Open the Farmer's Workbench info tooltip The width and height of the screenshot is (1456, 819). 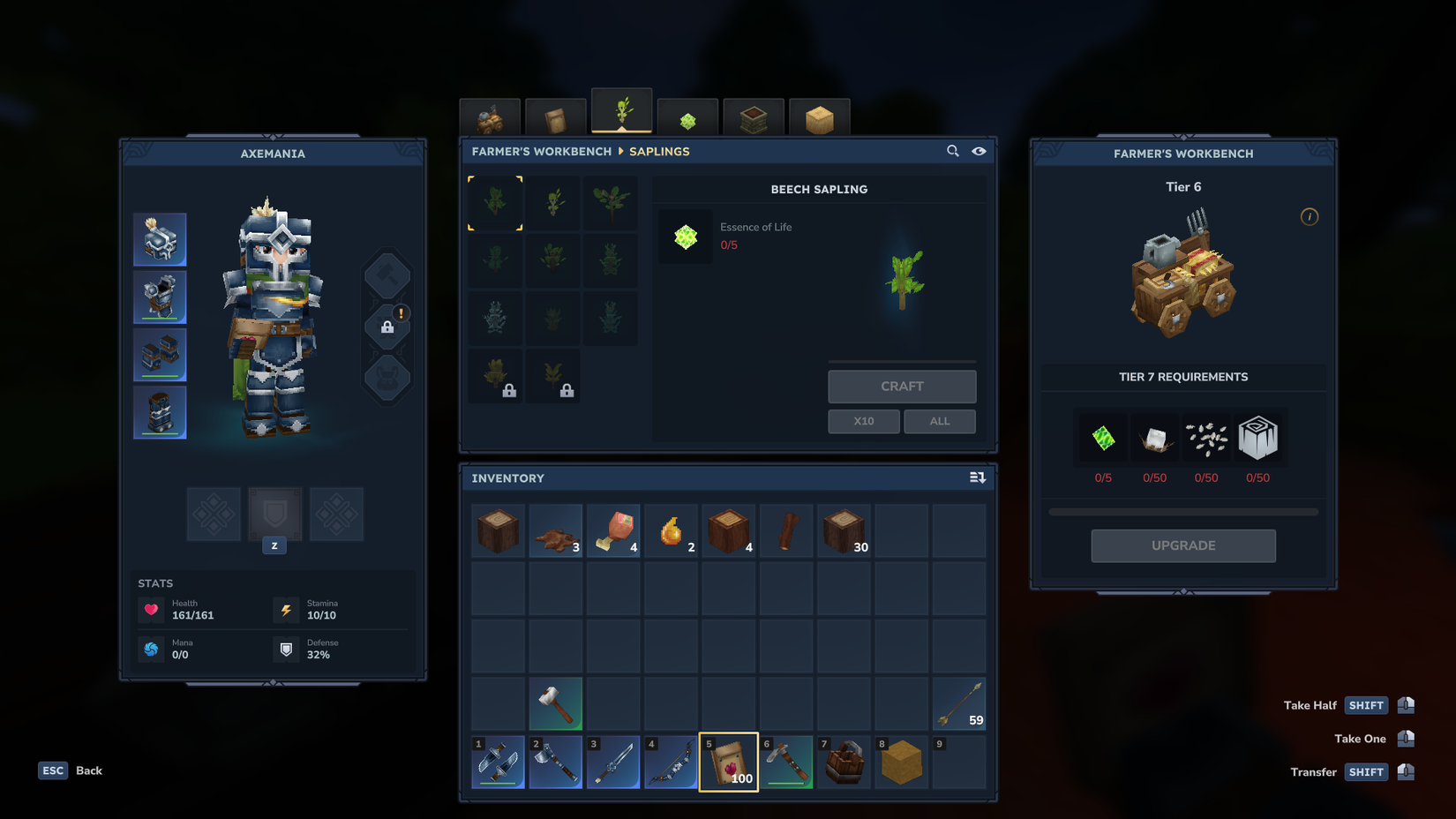[1310, 216]
